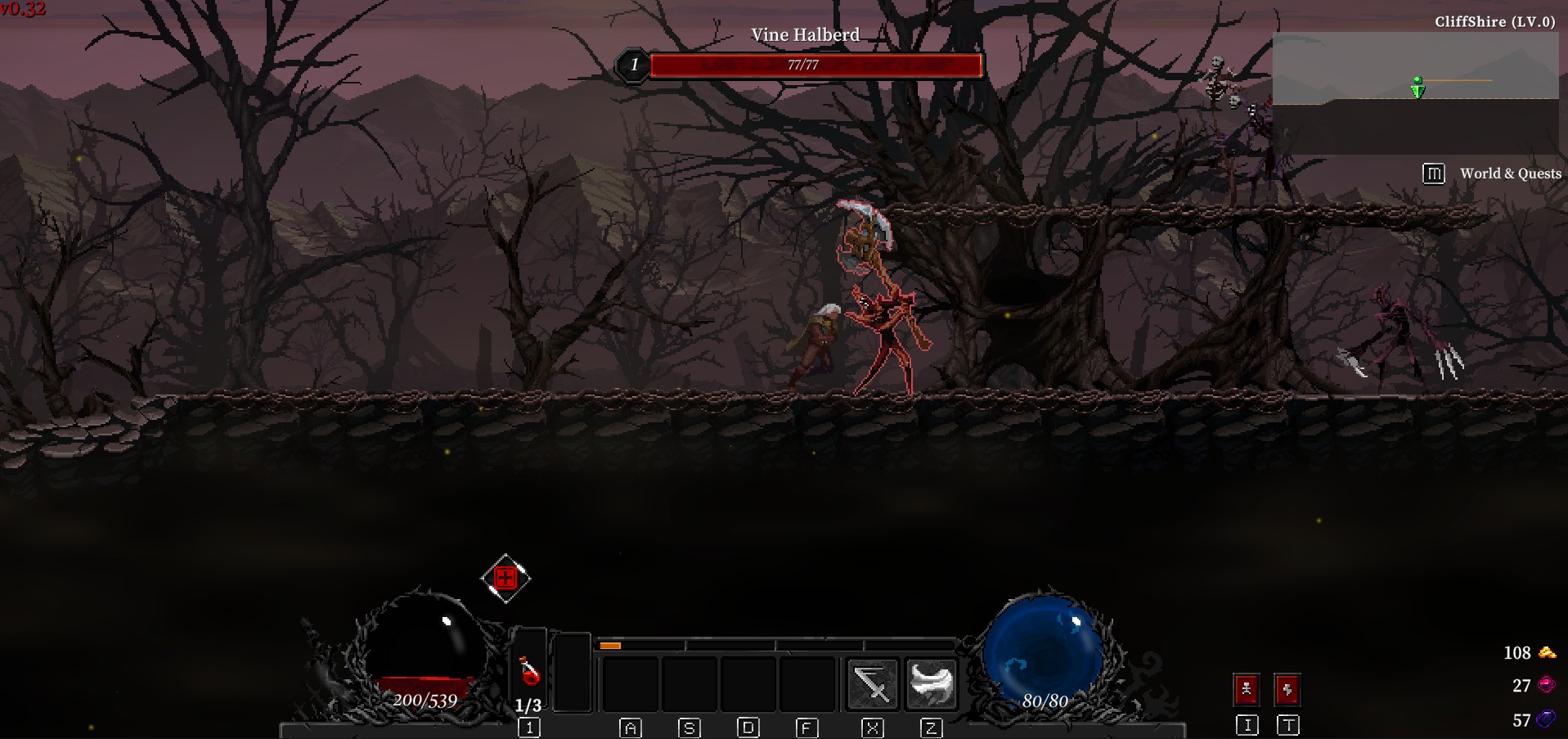
Task: Click the red diamond quest indicator icon
Action: [505, 576]
